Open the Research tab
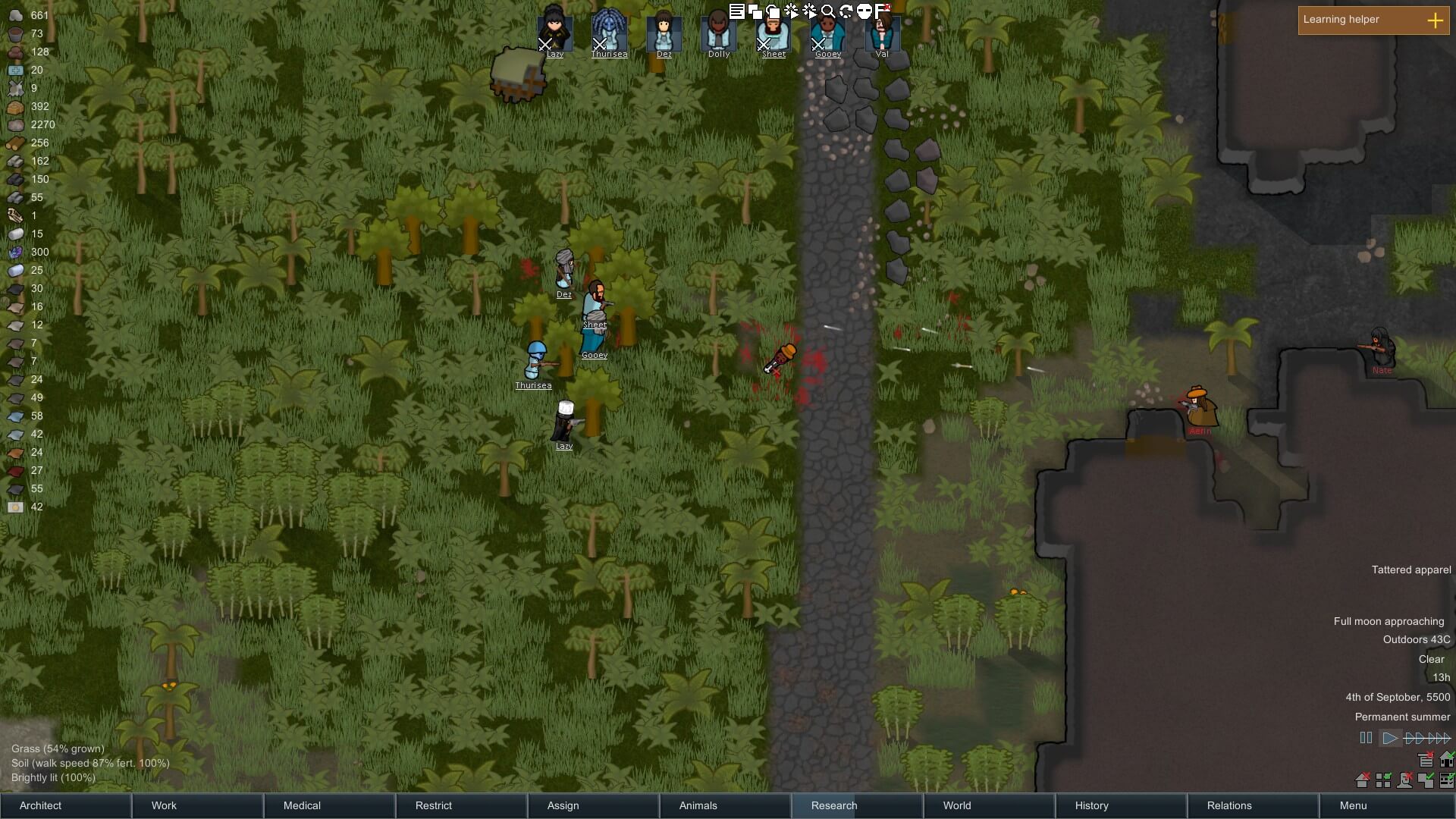Image resolution: width=1456 pixels, height=819 pixels. [833, 805]
